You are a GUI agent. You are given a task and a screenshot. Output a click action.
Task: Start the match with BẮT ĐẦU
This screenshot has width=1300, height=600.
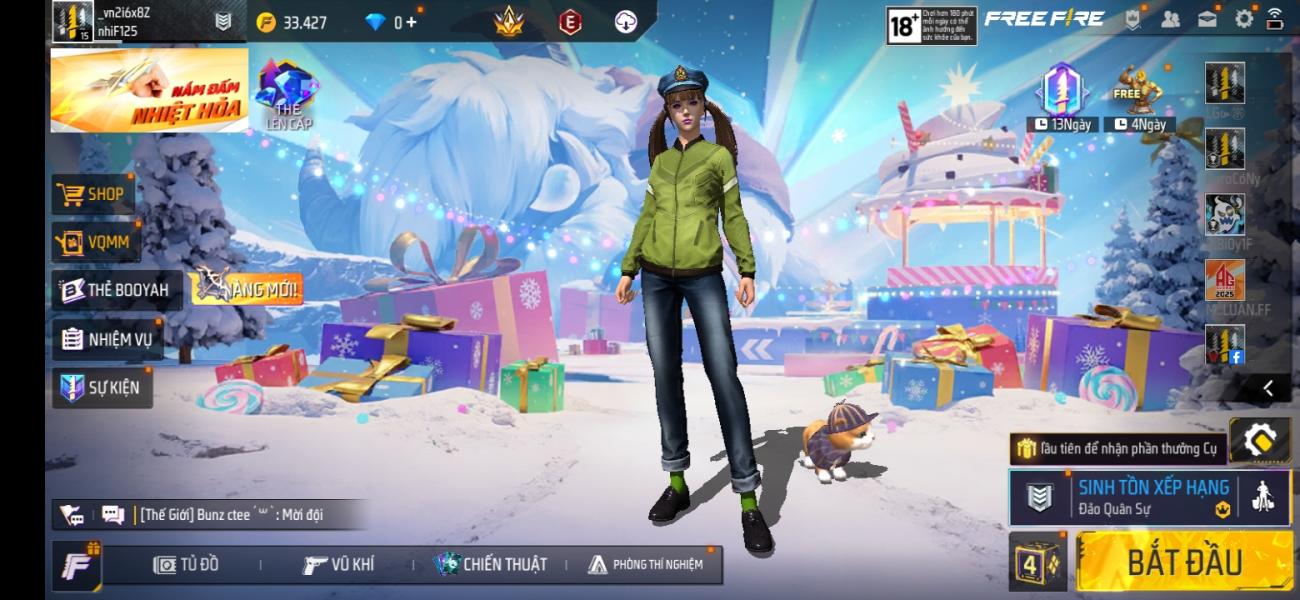pyautogui.click(x=1184, y=562)
